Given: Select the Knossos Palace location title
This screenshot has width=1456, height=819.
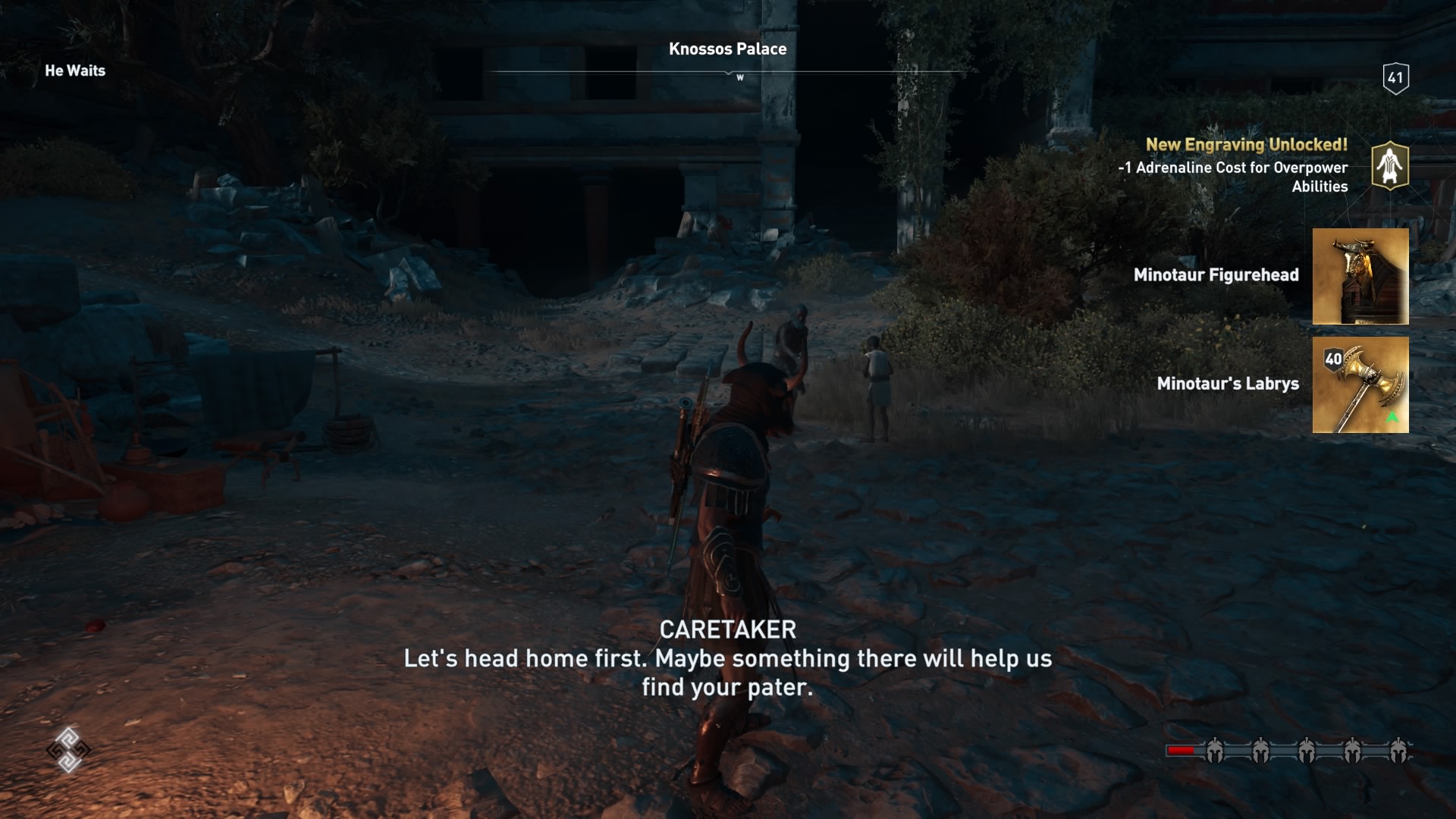Looking at the screenshot, I should pos(727,49).
